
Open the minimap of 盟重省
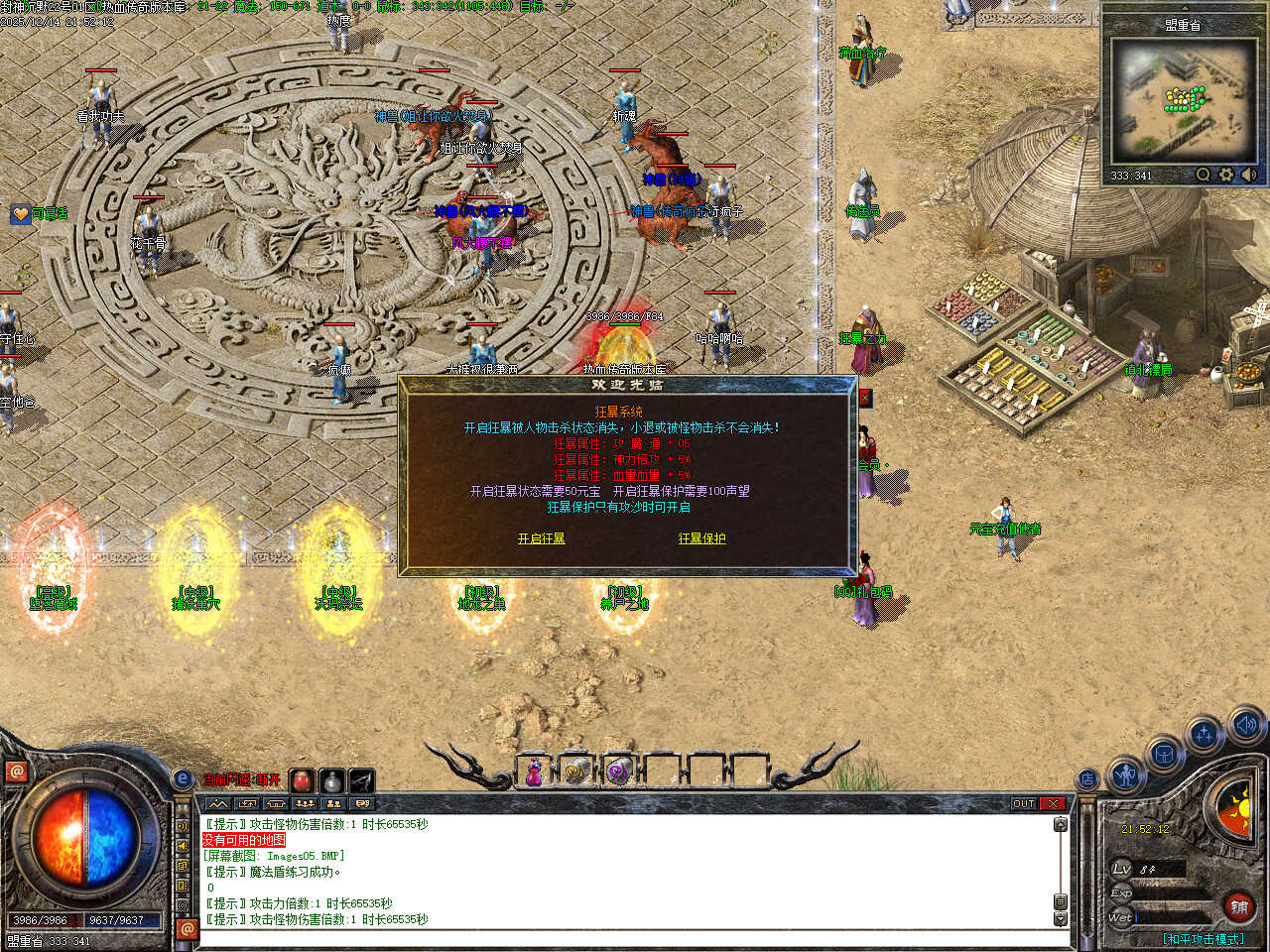[x=1181, y=101]
